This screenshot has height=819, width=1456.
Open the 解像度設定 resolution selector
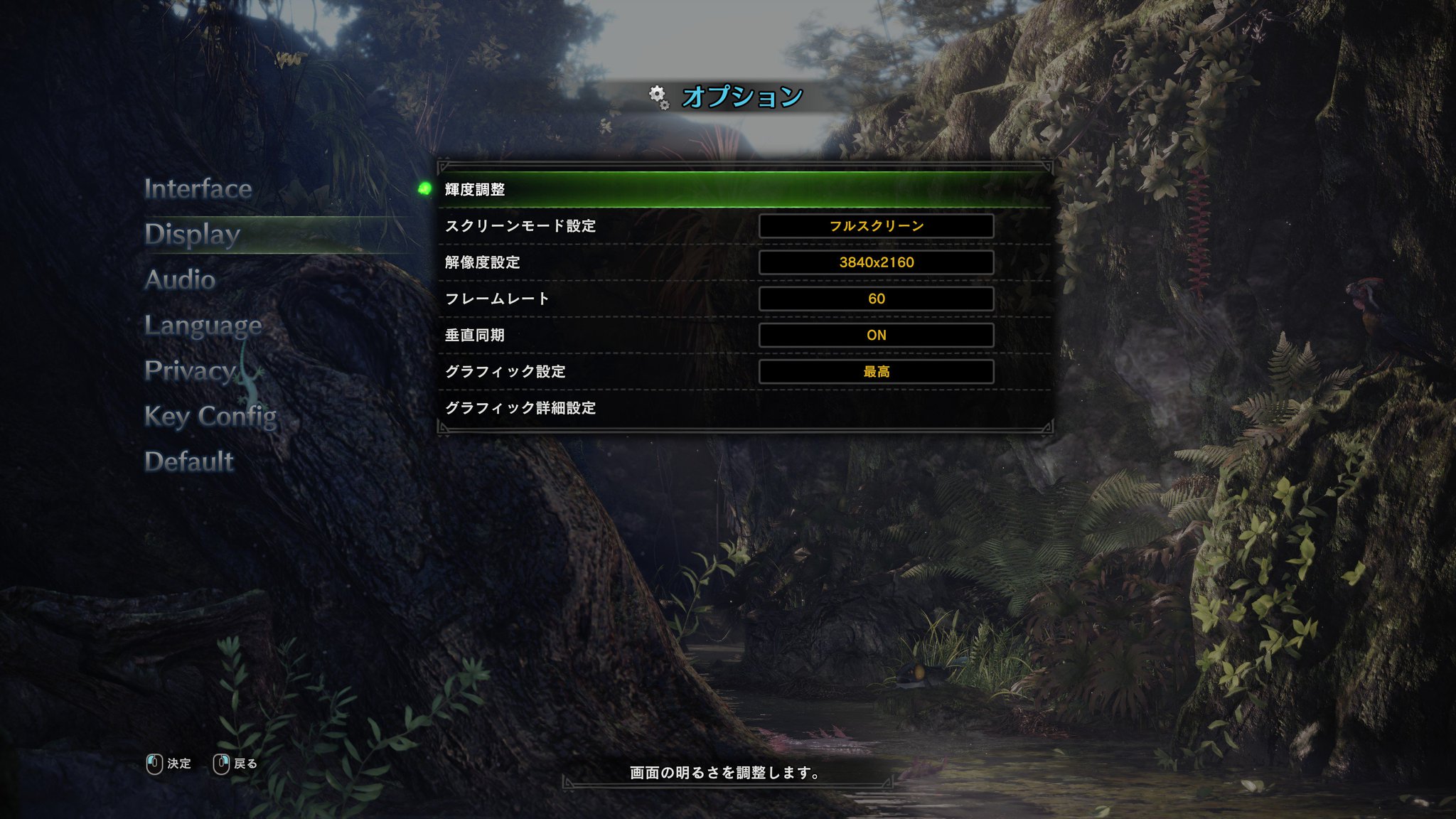tap(877, 262)
